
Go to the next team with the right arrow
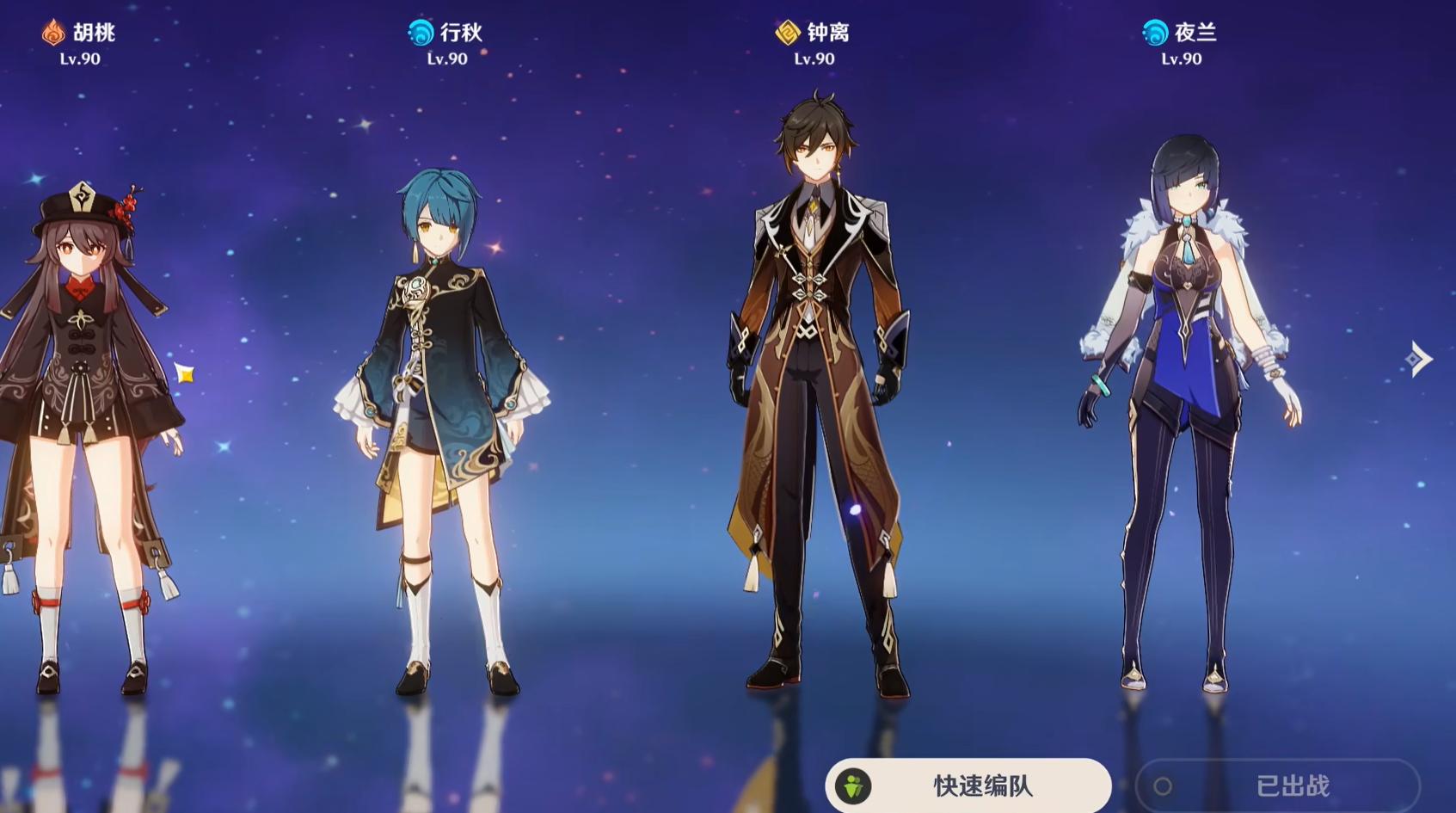click(1418, 359)
